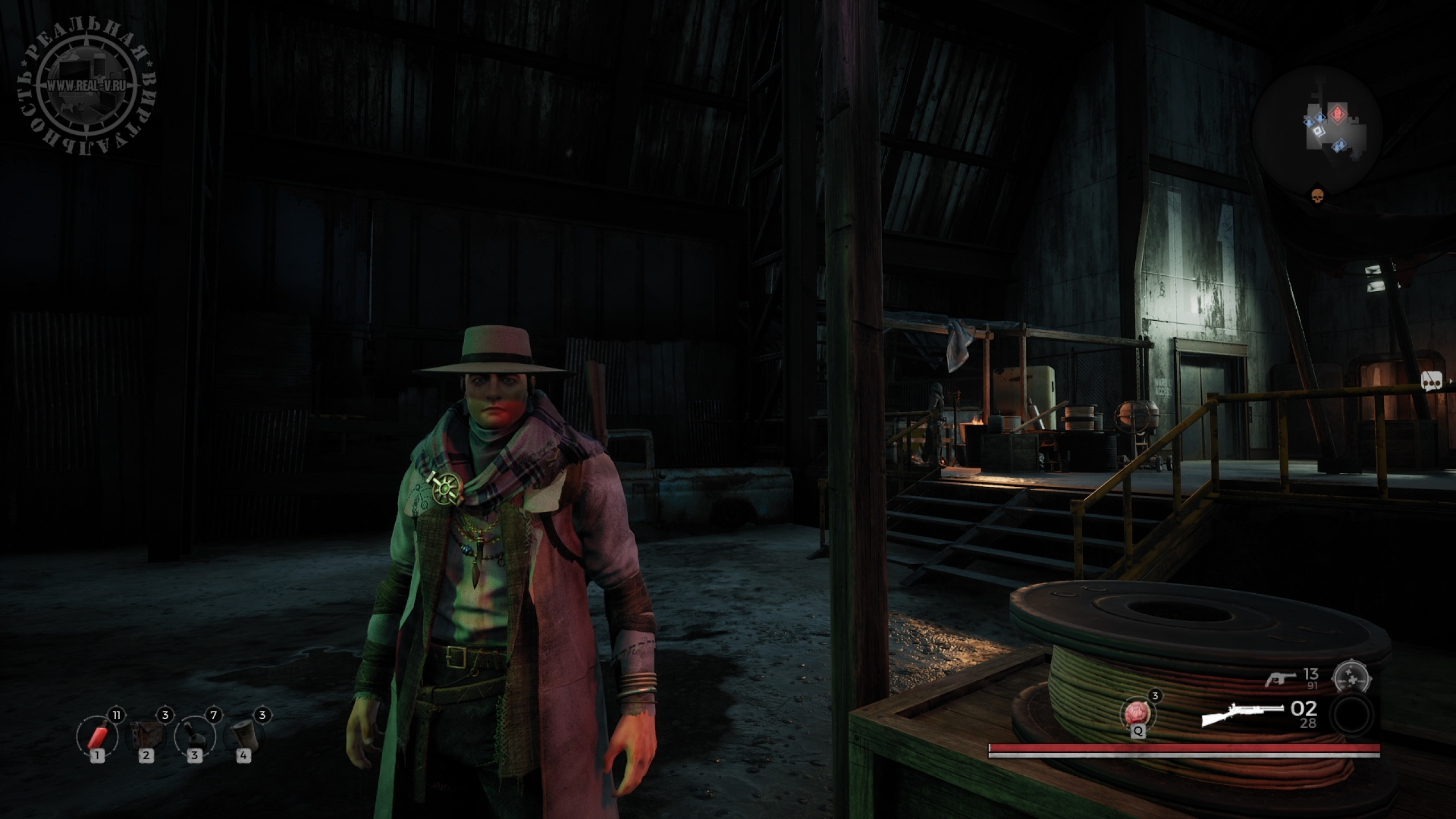1456x819 pixels.
Task: Open the chat bubble icon at right edge
Action: point(1431,382)
